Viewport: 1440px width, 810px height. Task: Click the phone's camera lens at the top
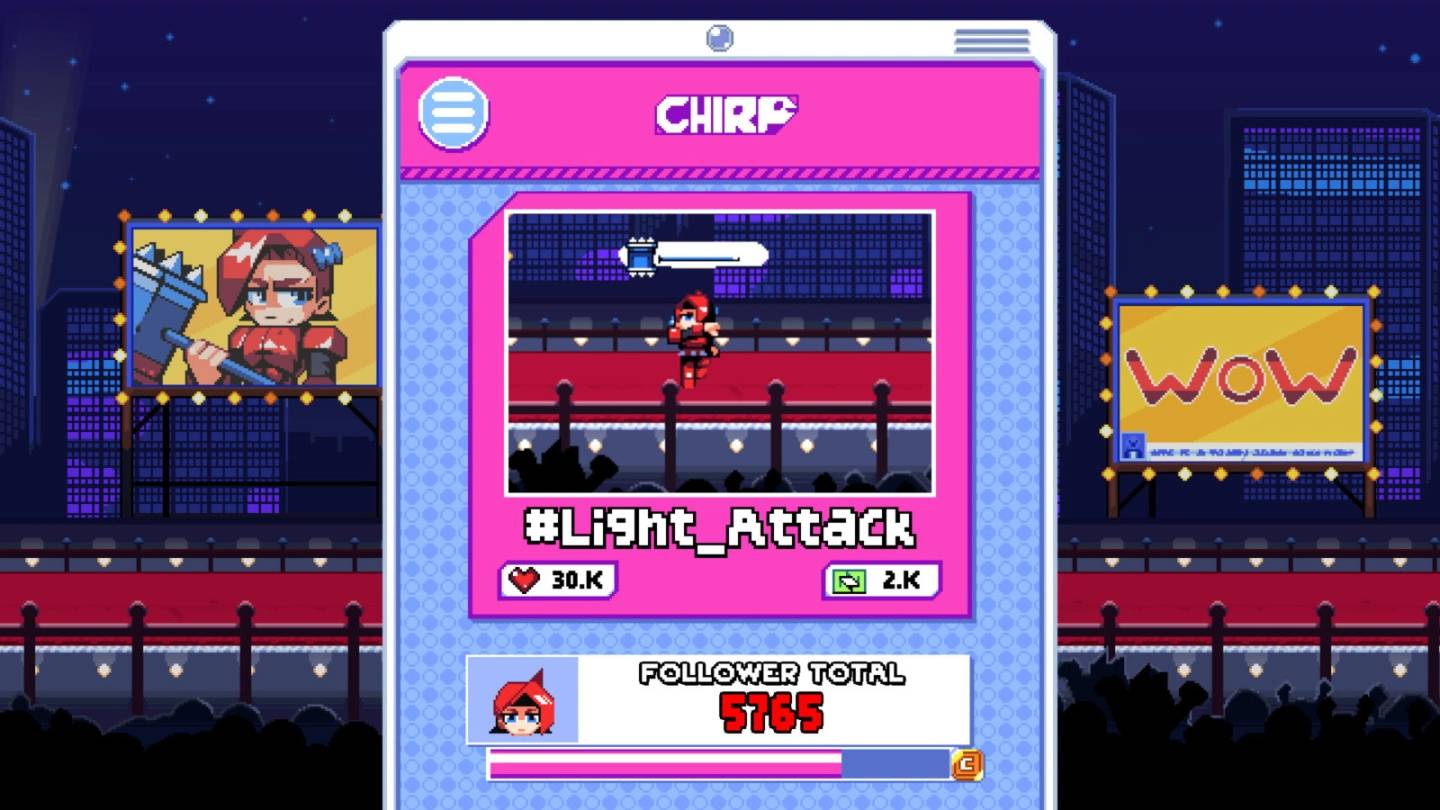point(721,40)
